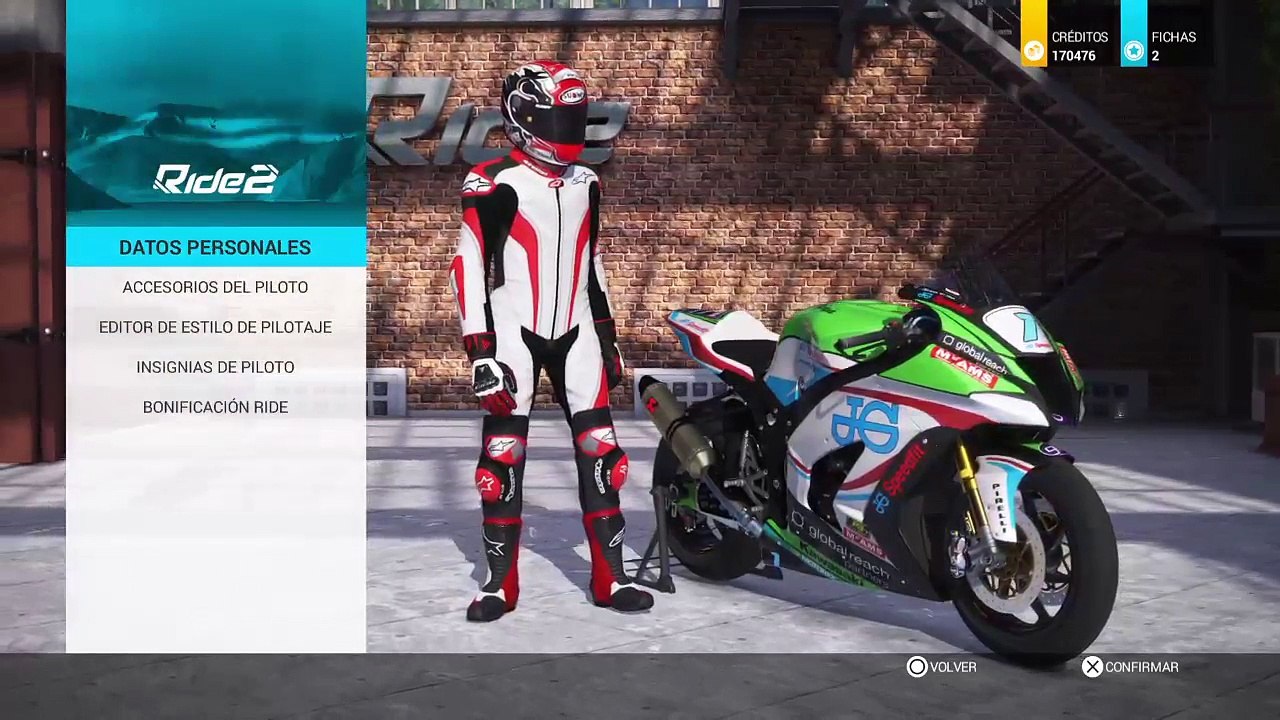
Task: Select the Datos Personales menu entry
Action: click(215, 247)
